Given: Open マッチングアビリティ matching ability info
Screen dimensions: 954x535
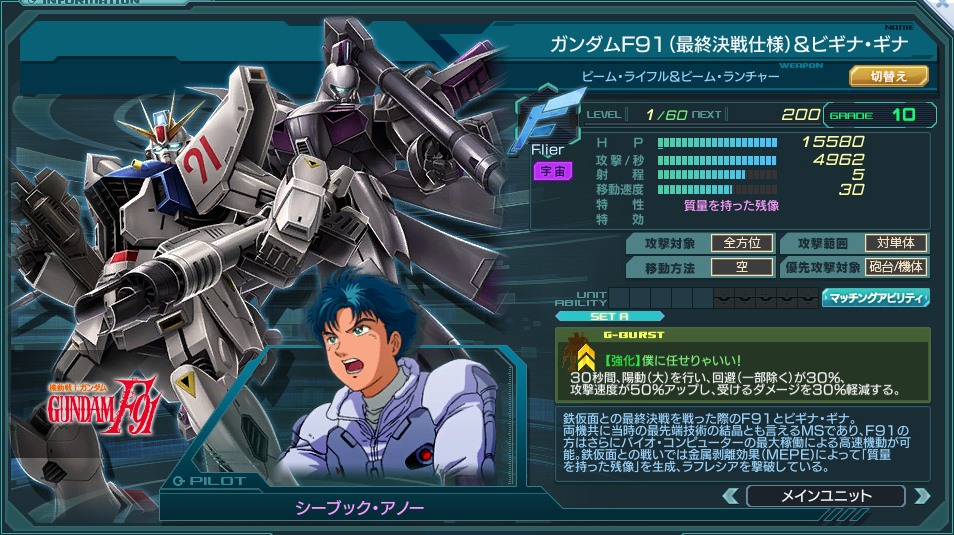Looking at the screenshot, I should (x=876, y=297).
